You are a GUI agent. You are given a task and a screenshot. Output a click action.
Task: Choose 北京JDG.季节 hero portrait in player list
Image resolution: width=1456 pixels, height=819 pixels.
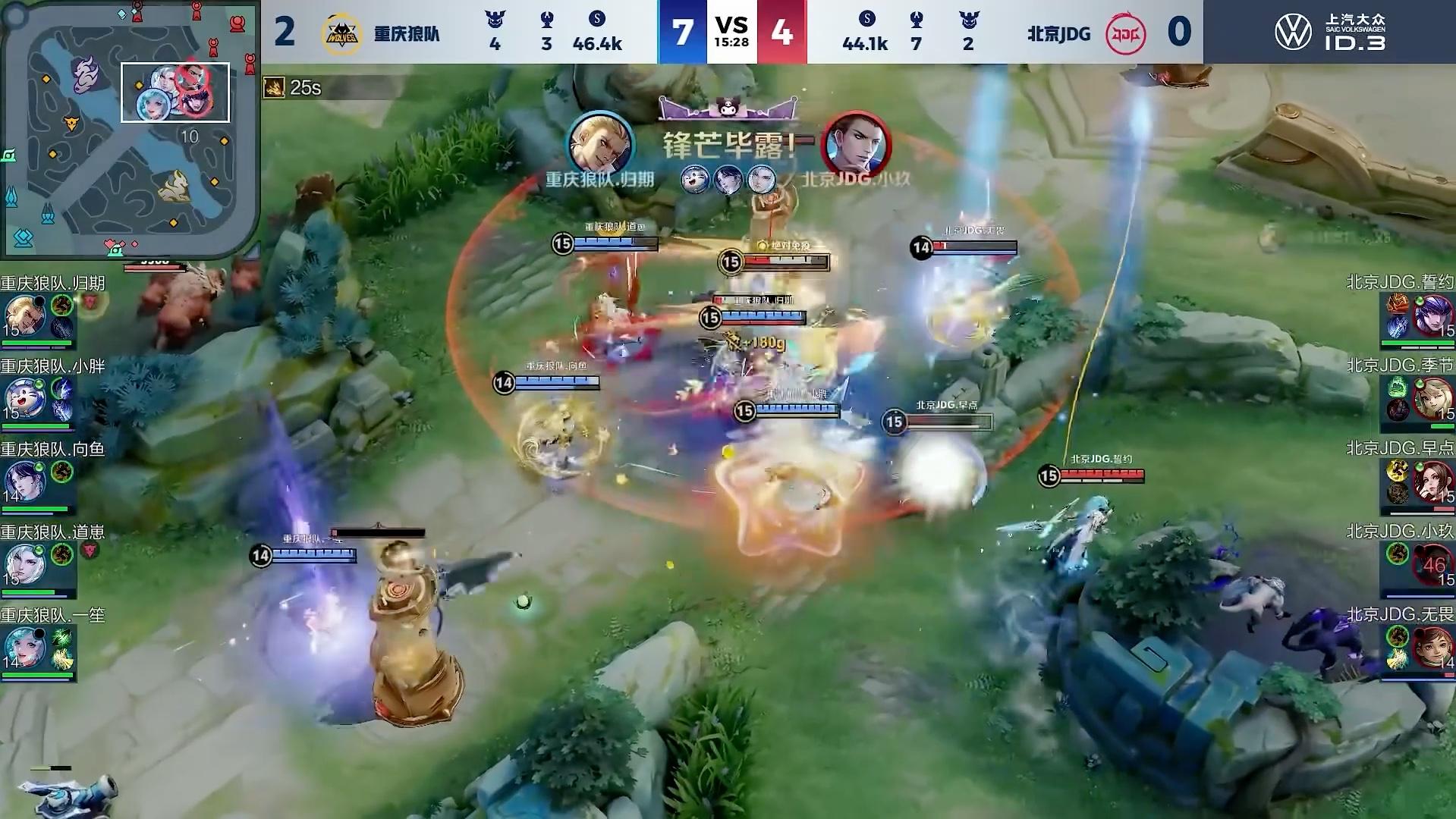1432,399
